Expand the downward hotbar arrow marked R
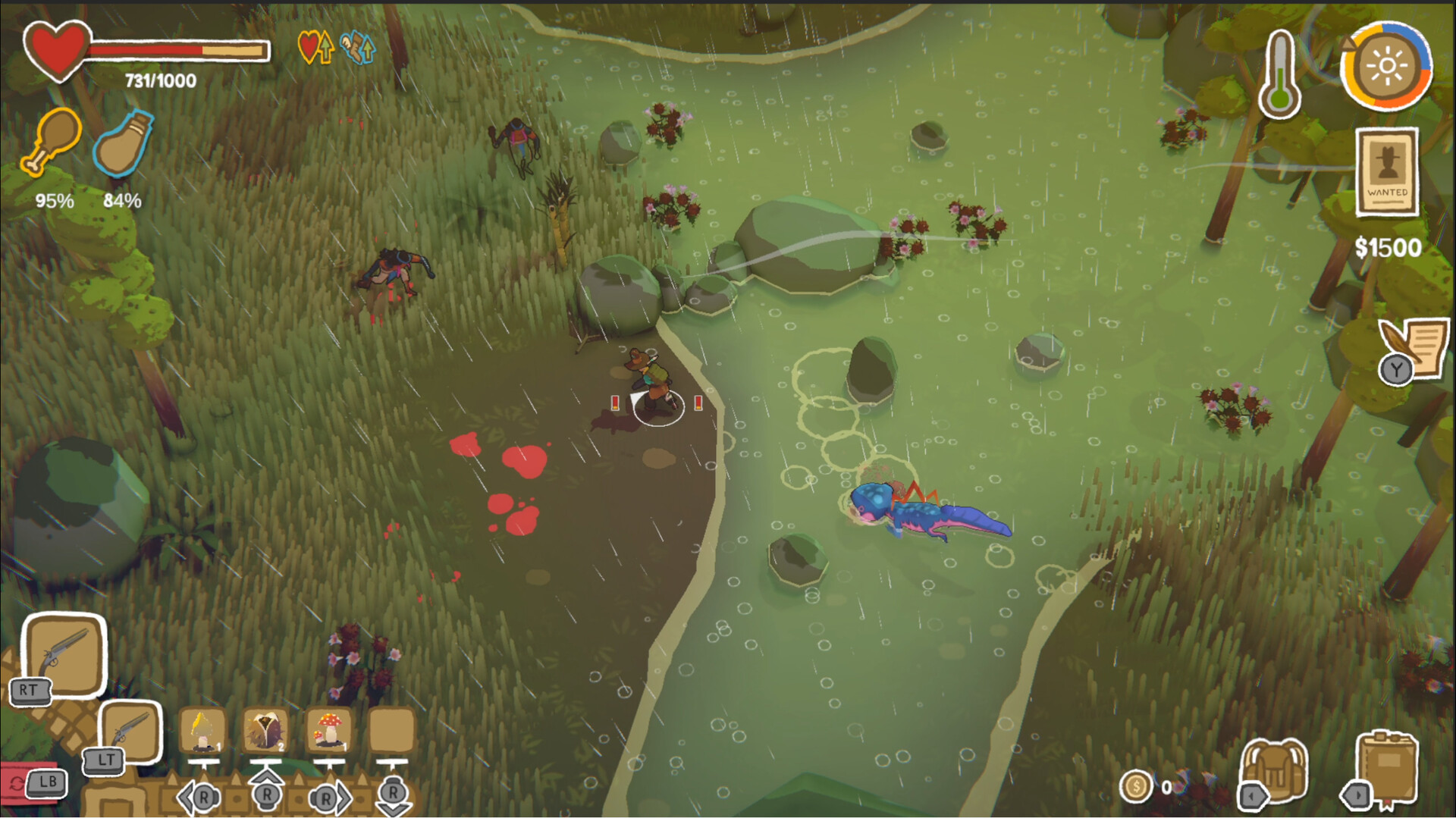This screenshot has height=818, width=1456. coord(392,796)
